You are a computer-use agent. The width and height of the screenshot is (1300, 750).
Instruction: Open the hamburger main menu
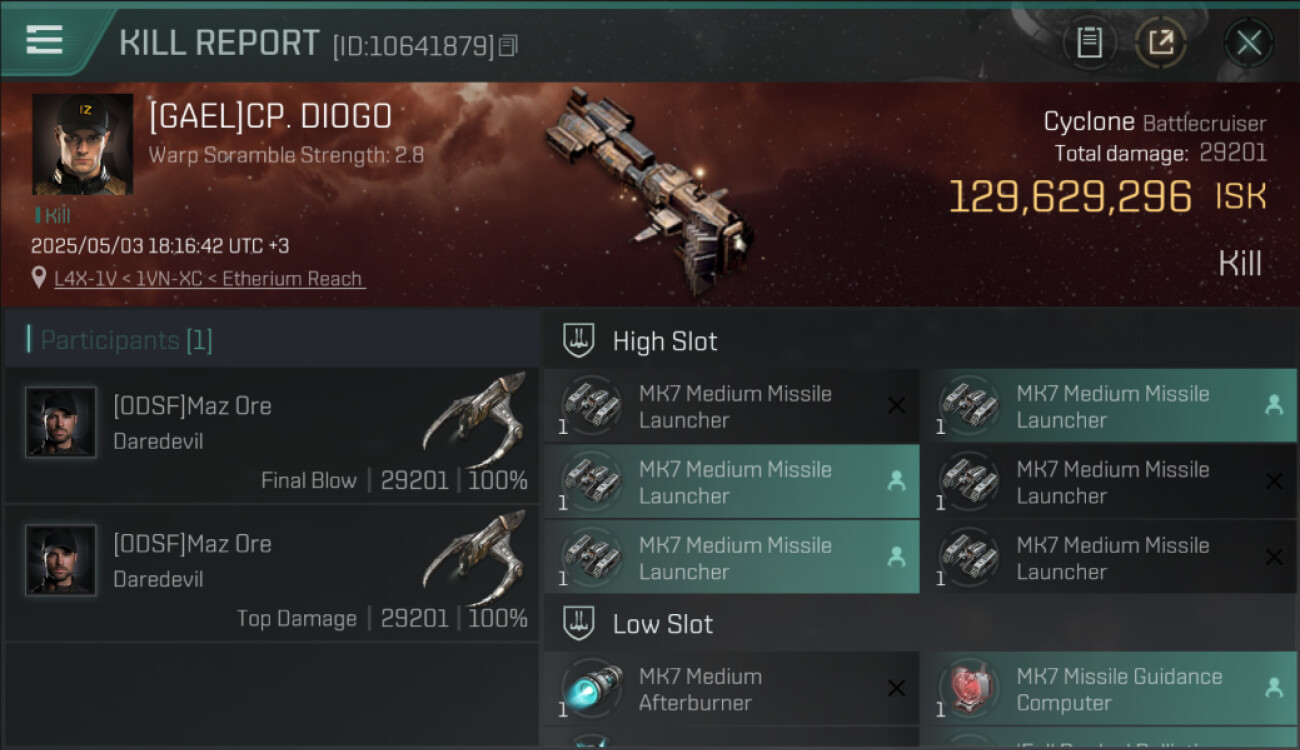pyautogui.click(x=44, y=40)
